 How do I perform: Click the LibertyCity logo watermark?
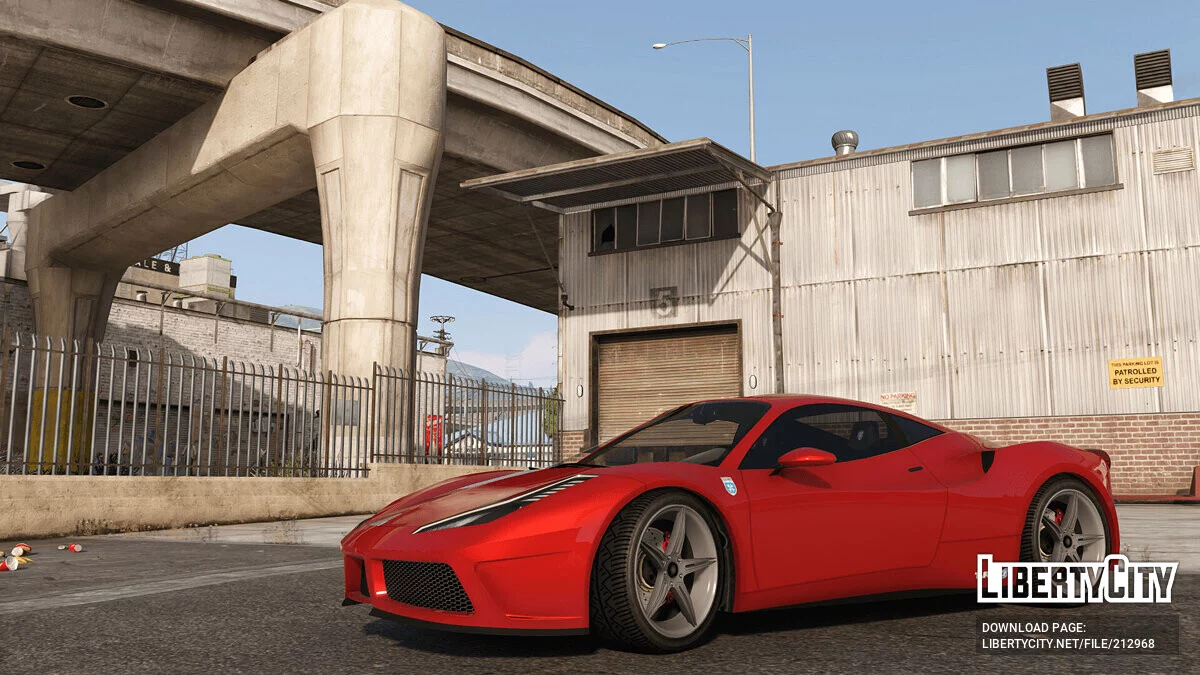click(x=1076, y=579)
